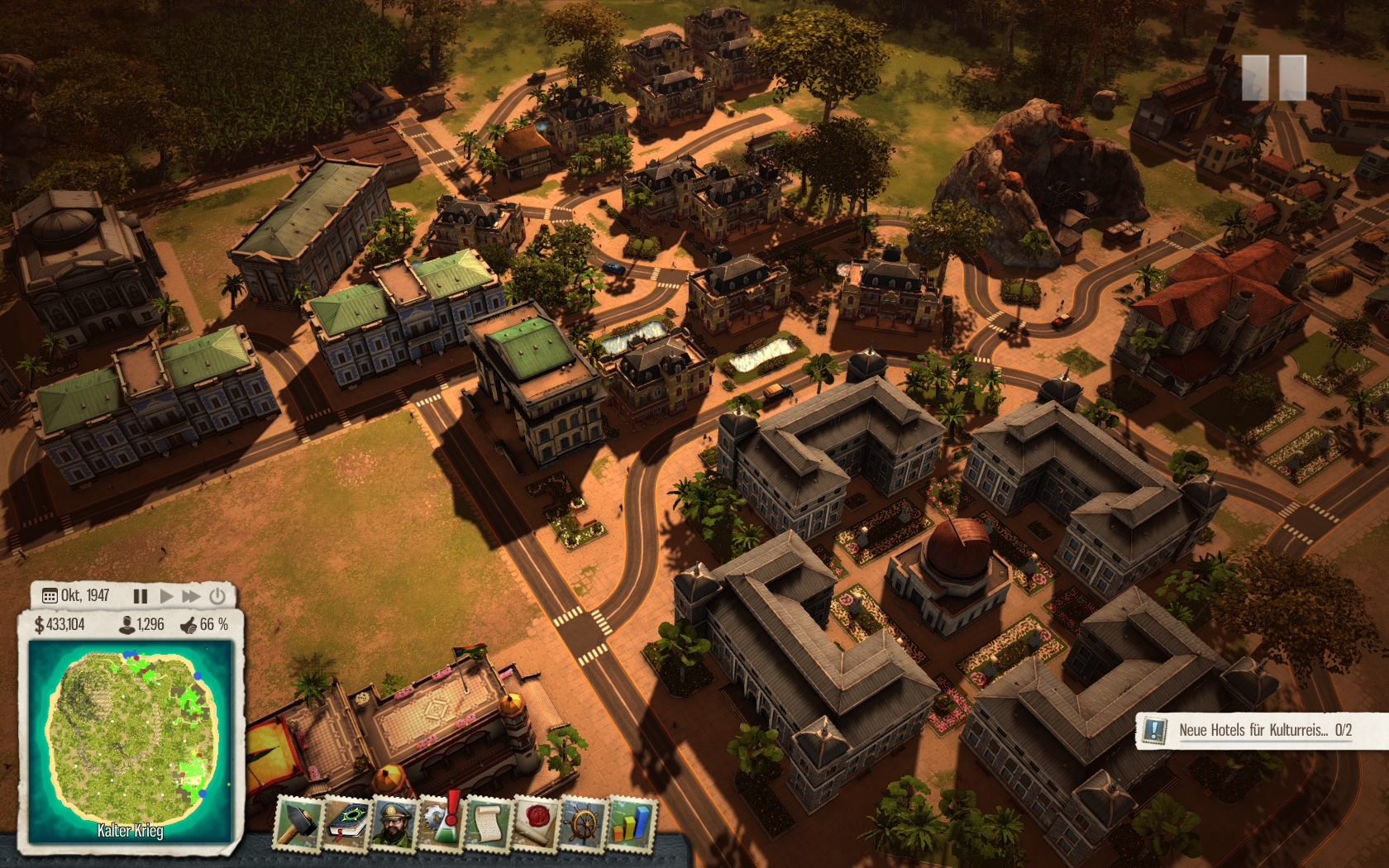The width and height of the screenshot is (1389, 868).
Task: Open the research flask and gear stamp
Action: pos(442,823)
